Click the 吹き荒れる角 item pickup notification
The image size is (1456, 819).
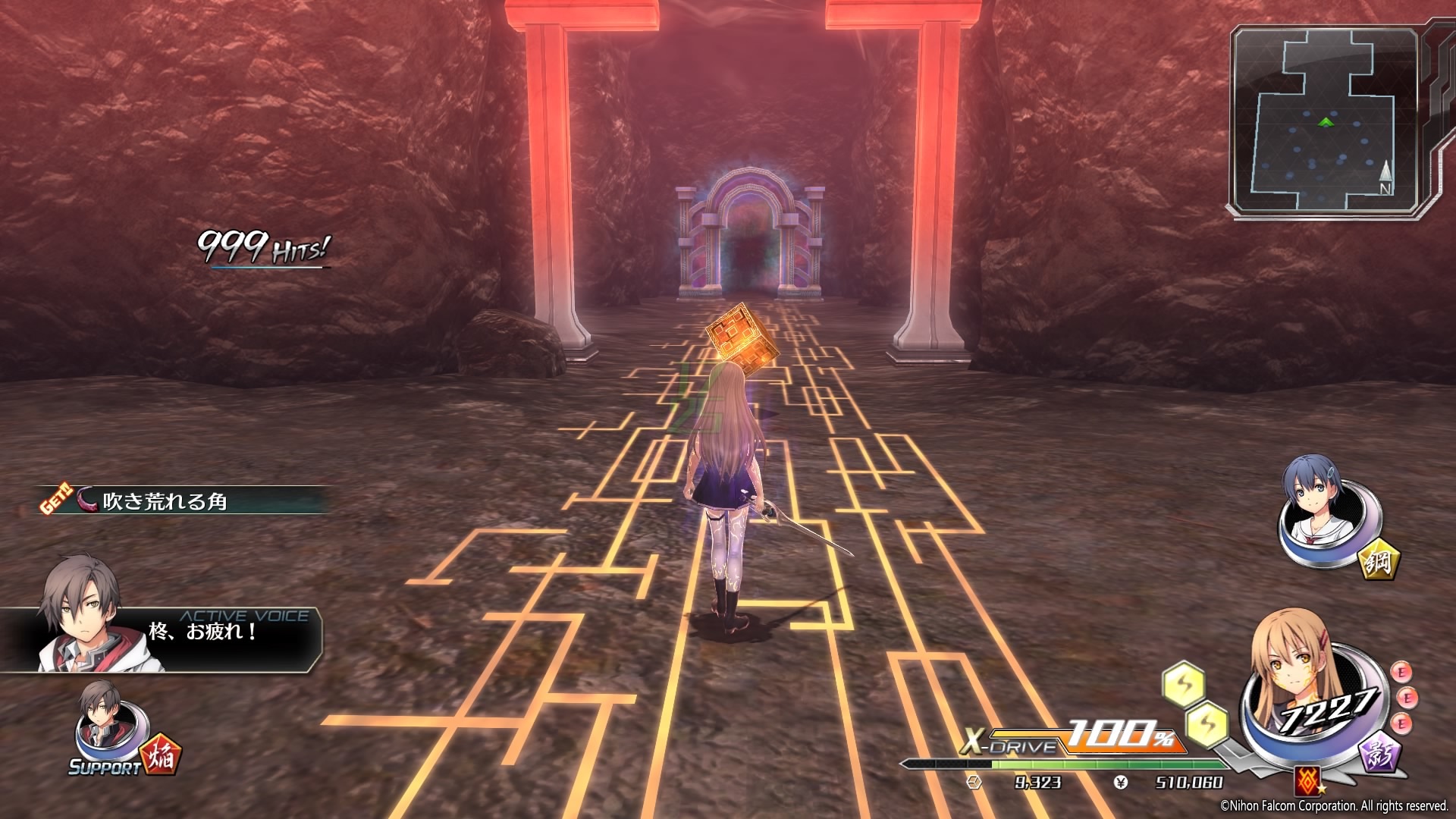click(x=182, y=500)
